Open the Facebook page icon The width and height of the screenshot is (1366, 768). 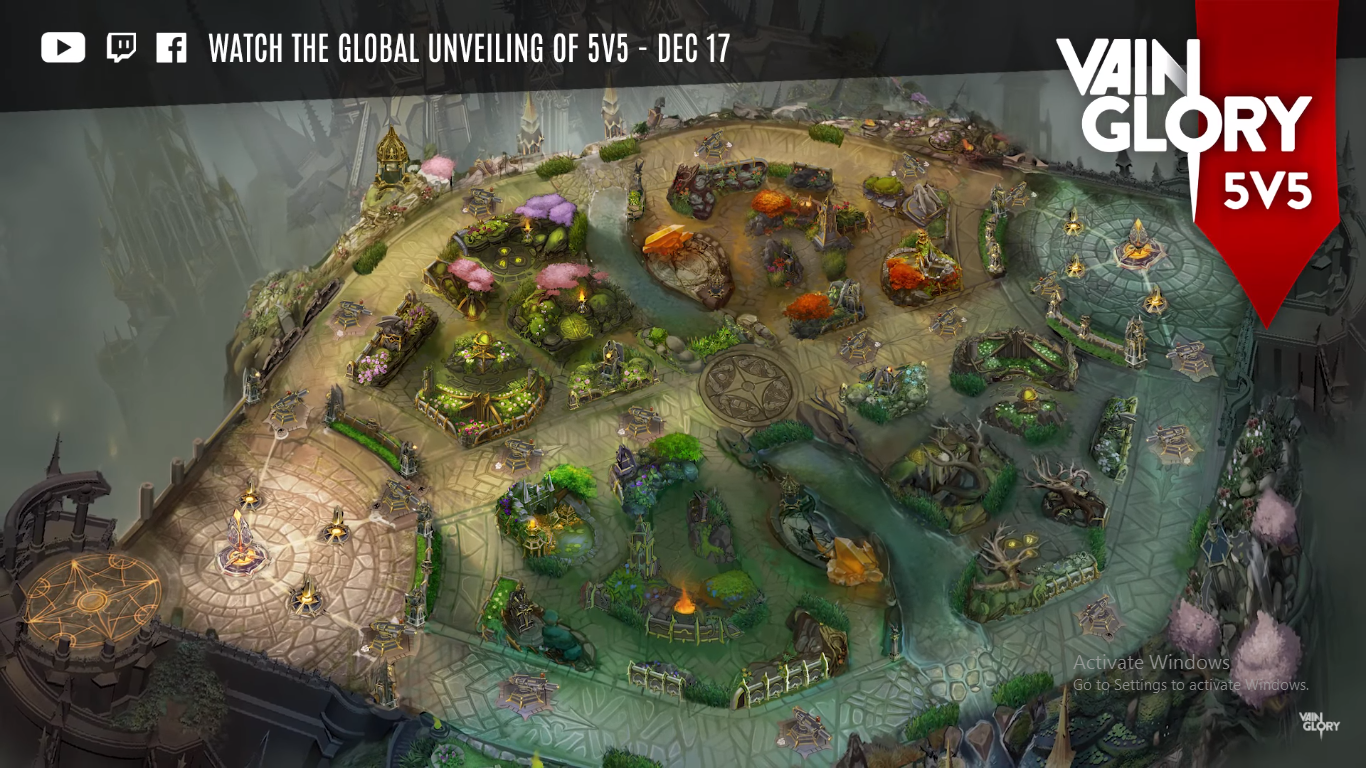click(x=171, y=48)
